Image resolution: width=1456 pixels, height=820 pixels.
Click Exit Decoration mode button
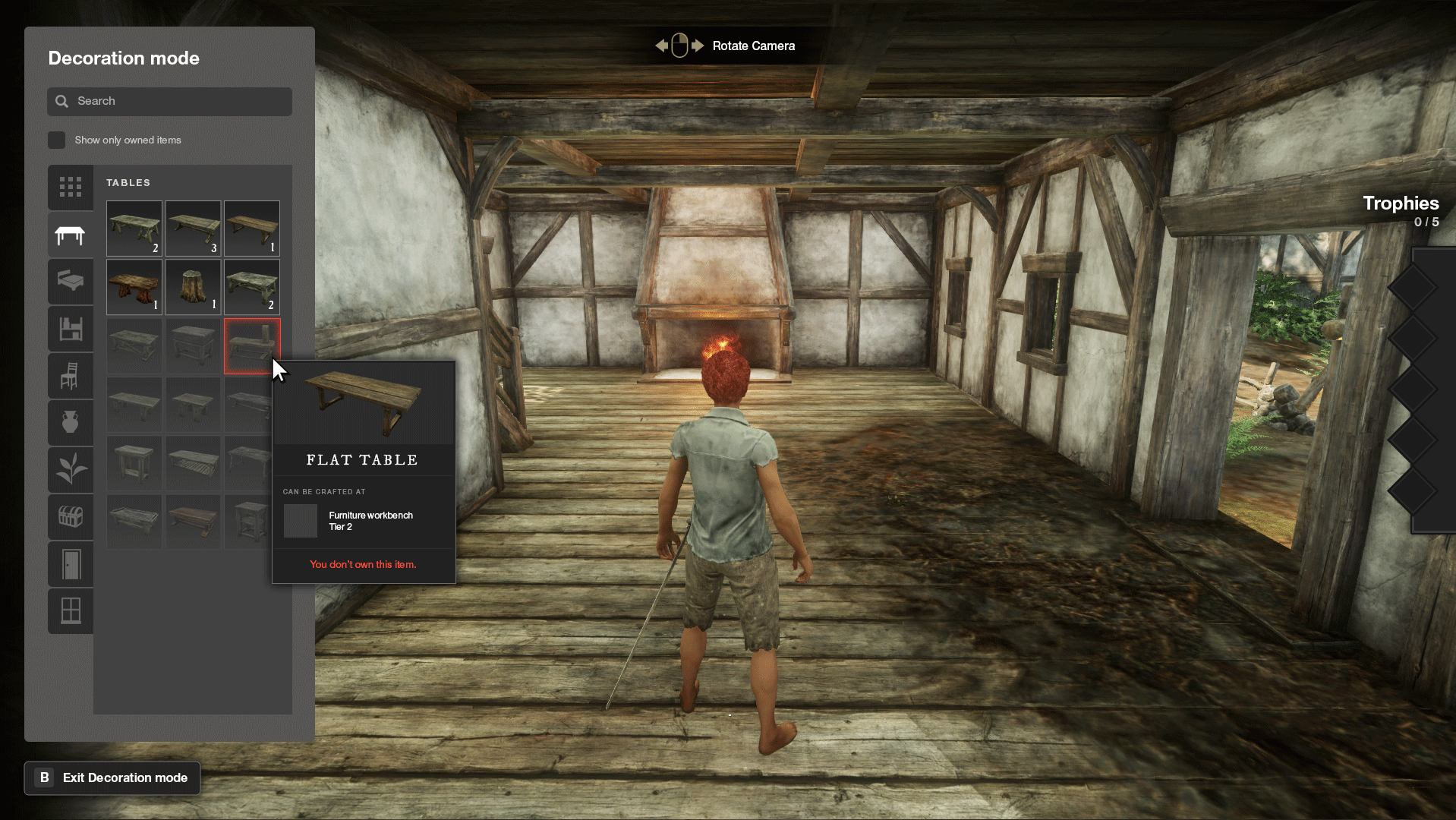pos(112,777)
